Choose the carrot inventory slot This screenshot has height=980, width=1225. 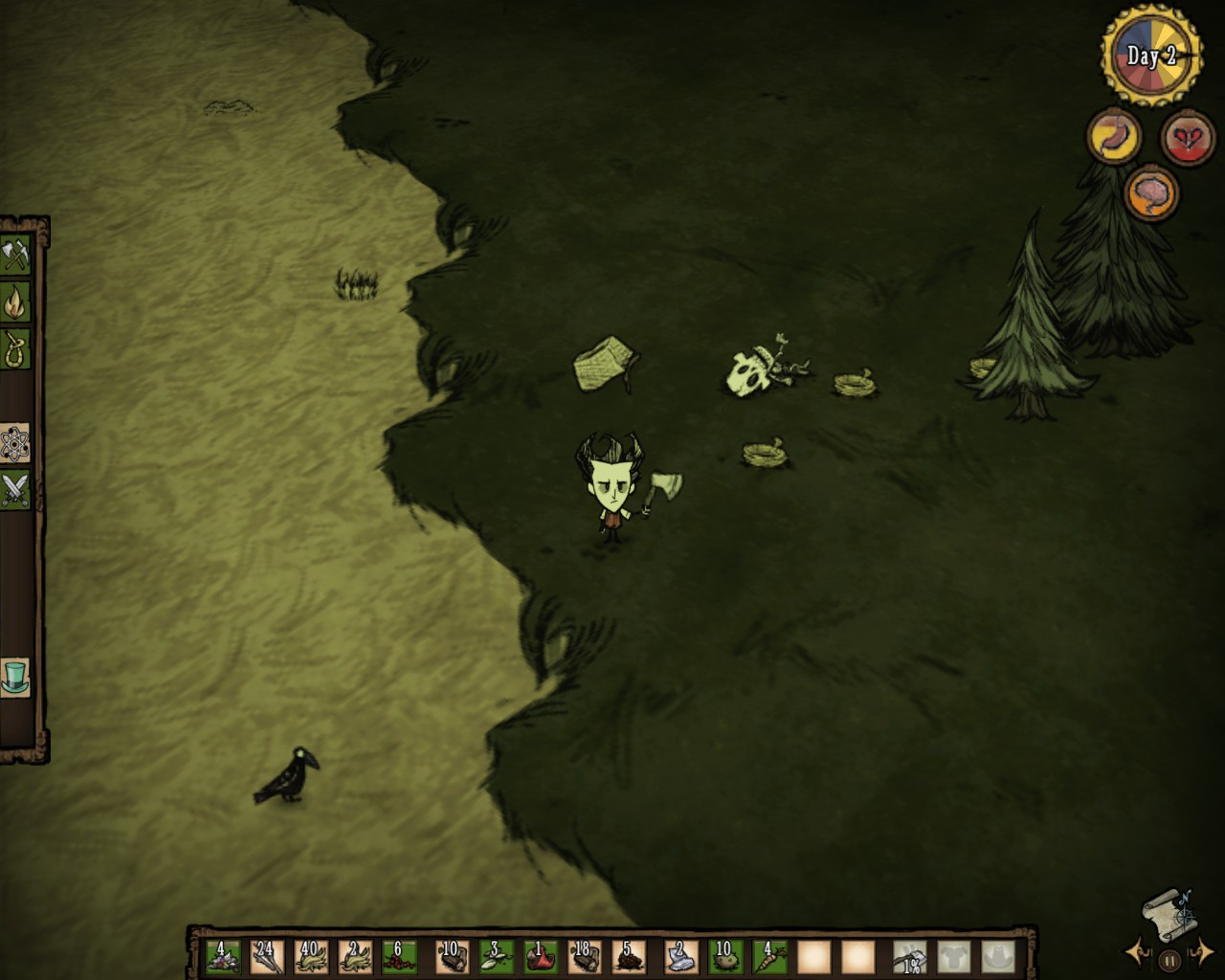pyautogui.click(x=768, y=956)
